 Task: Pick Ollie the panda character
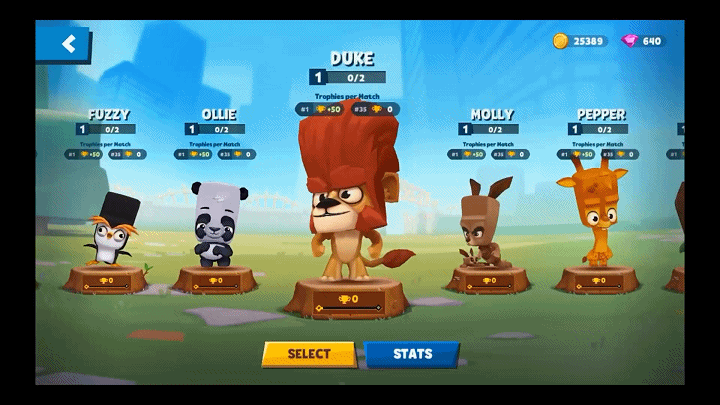tap(212, 225)
